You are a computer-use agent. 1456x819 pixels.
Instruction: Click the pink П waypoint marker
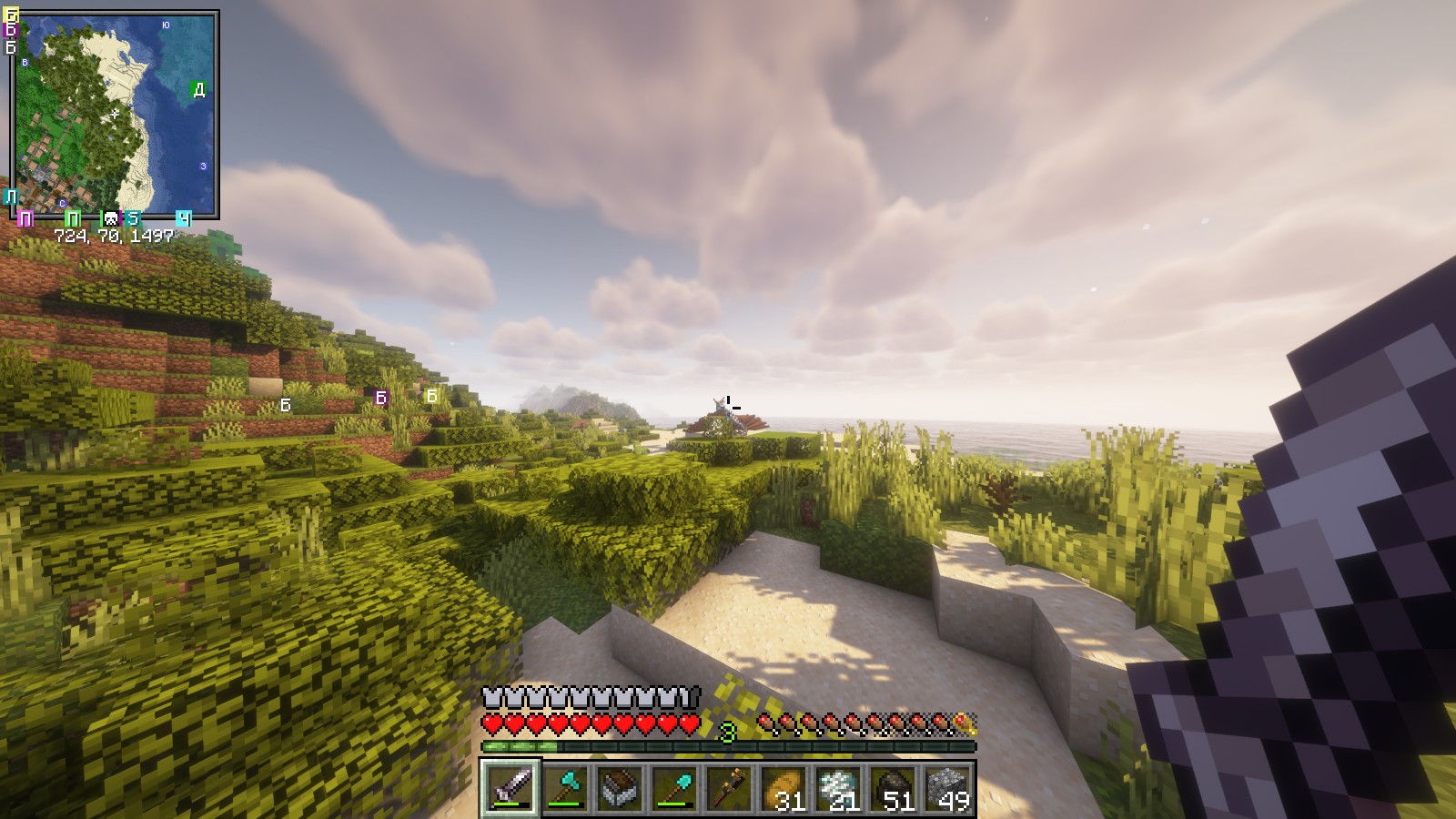pyautogui.click(x=25, y=218)
